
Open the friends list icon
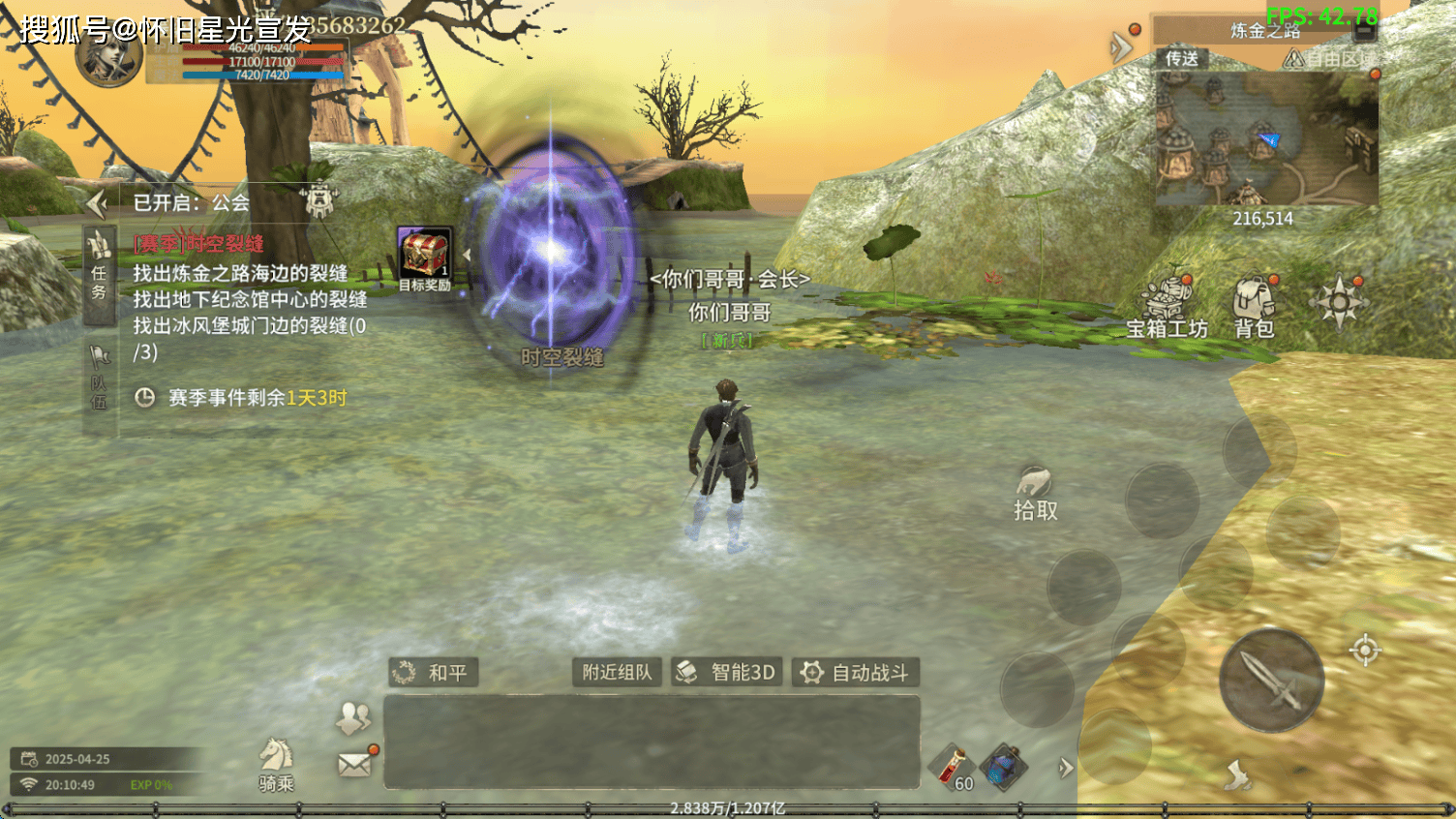tap(353, 717)
